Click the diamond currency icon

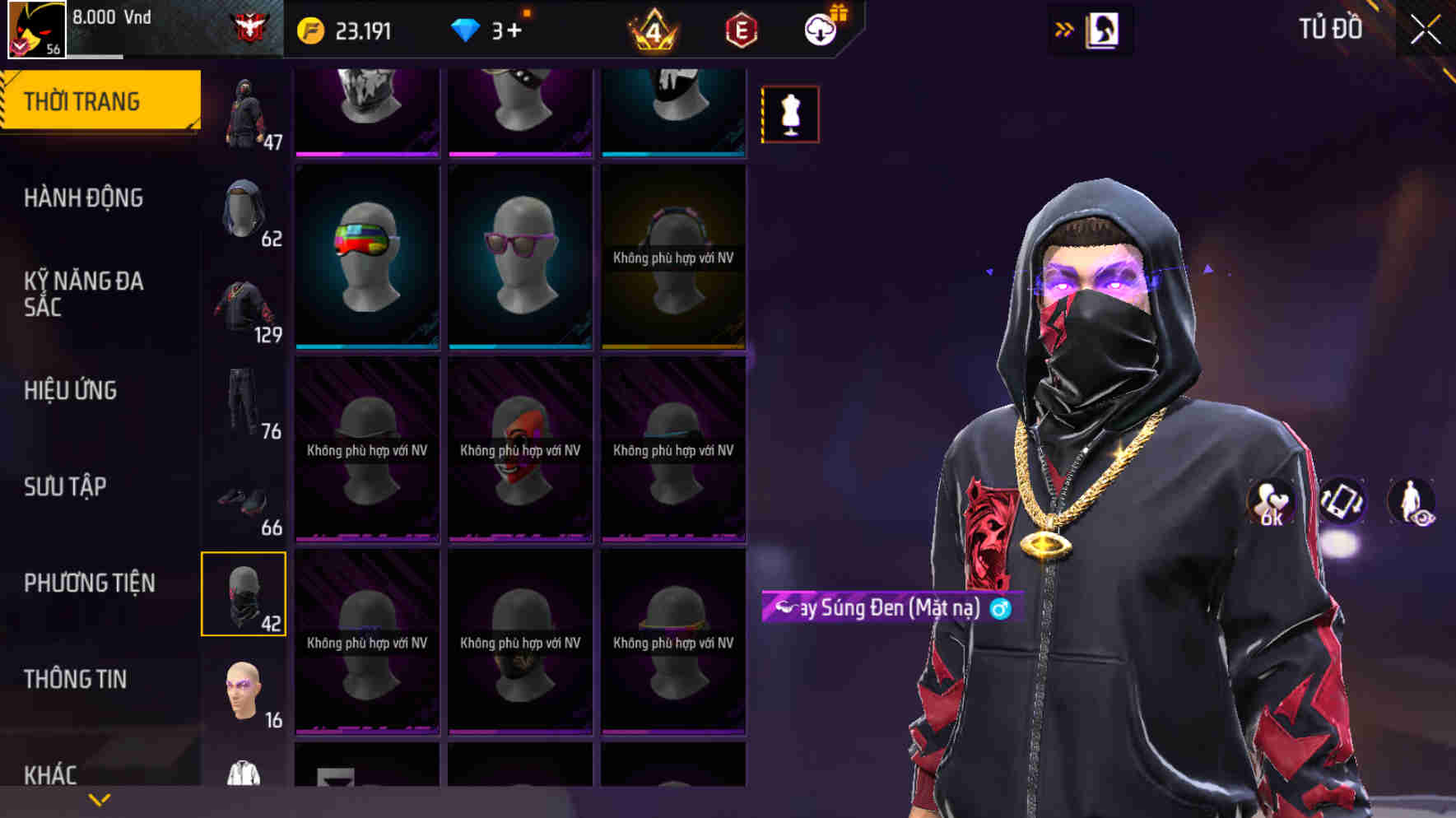coord(466,30)
